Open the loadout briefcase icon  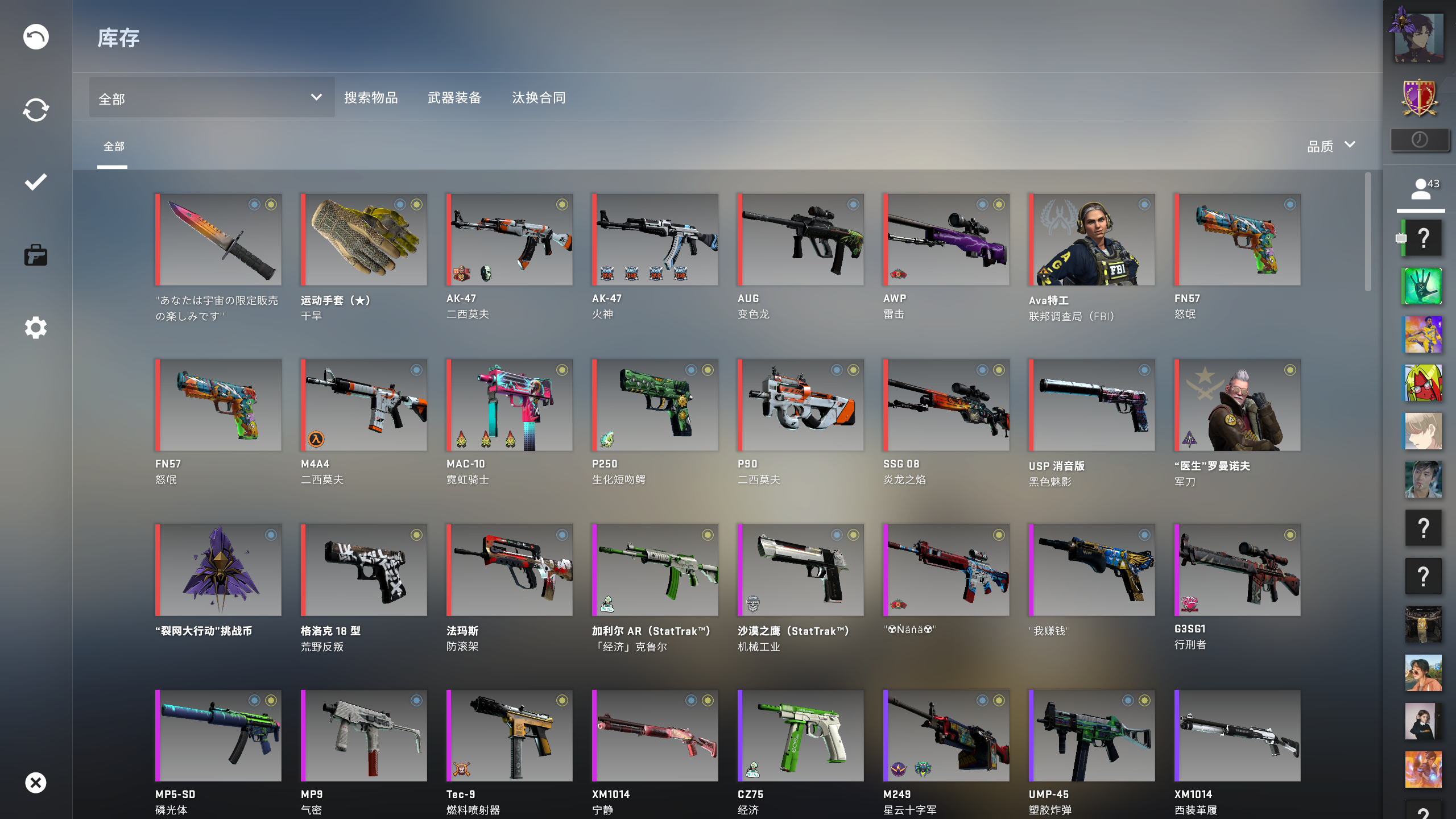pyautogui.click(x=36, y=255)
